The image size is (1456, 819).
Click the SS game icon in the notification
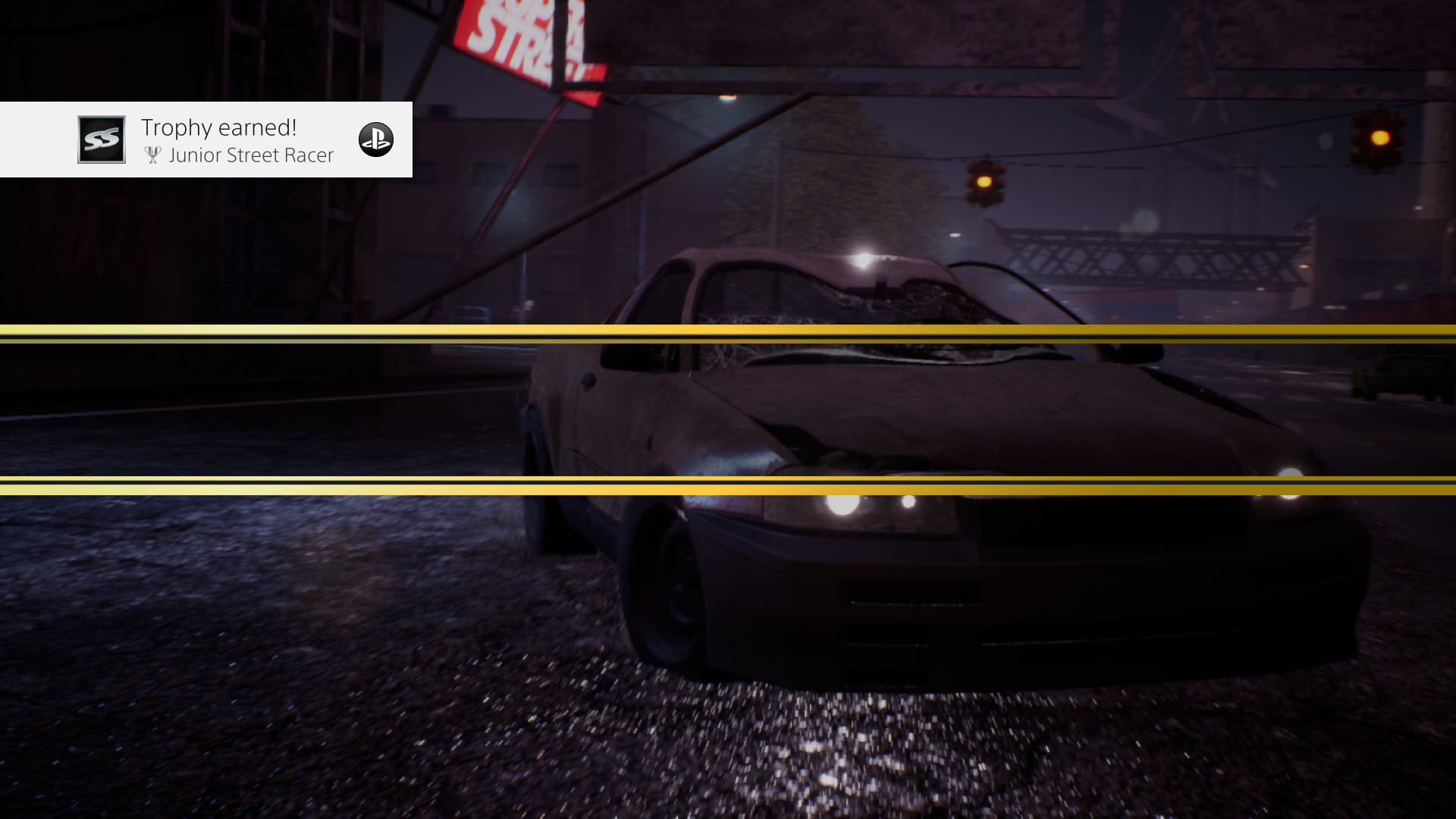[101, 140]
